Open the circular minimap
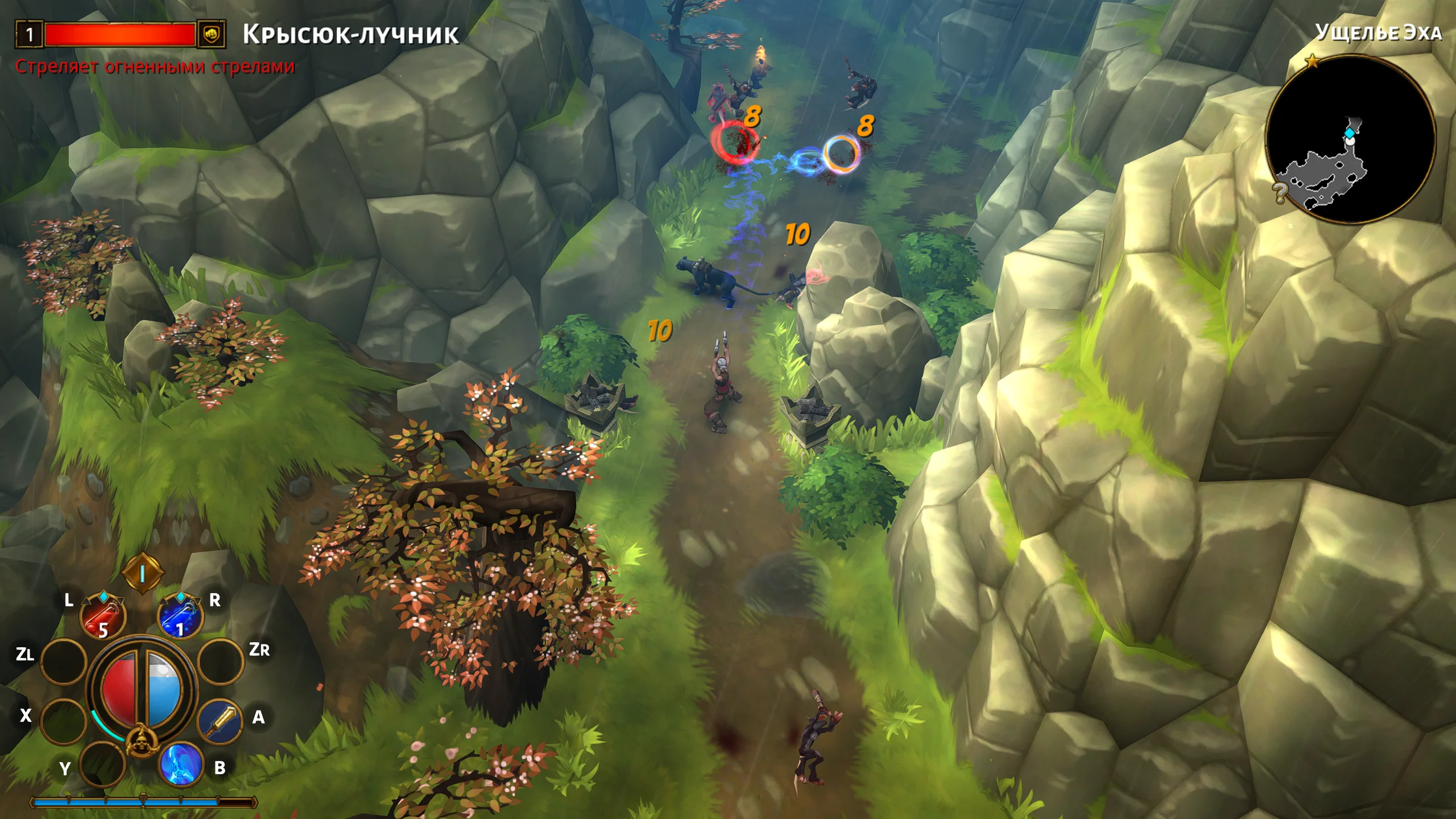The width and height of the screenshot is (1456, 819). tap(1351, 139)
